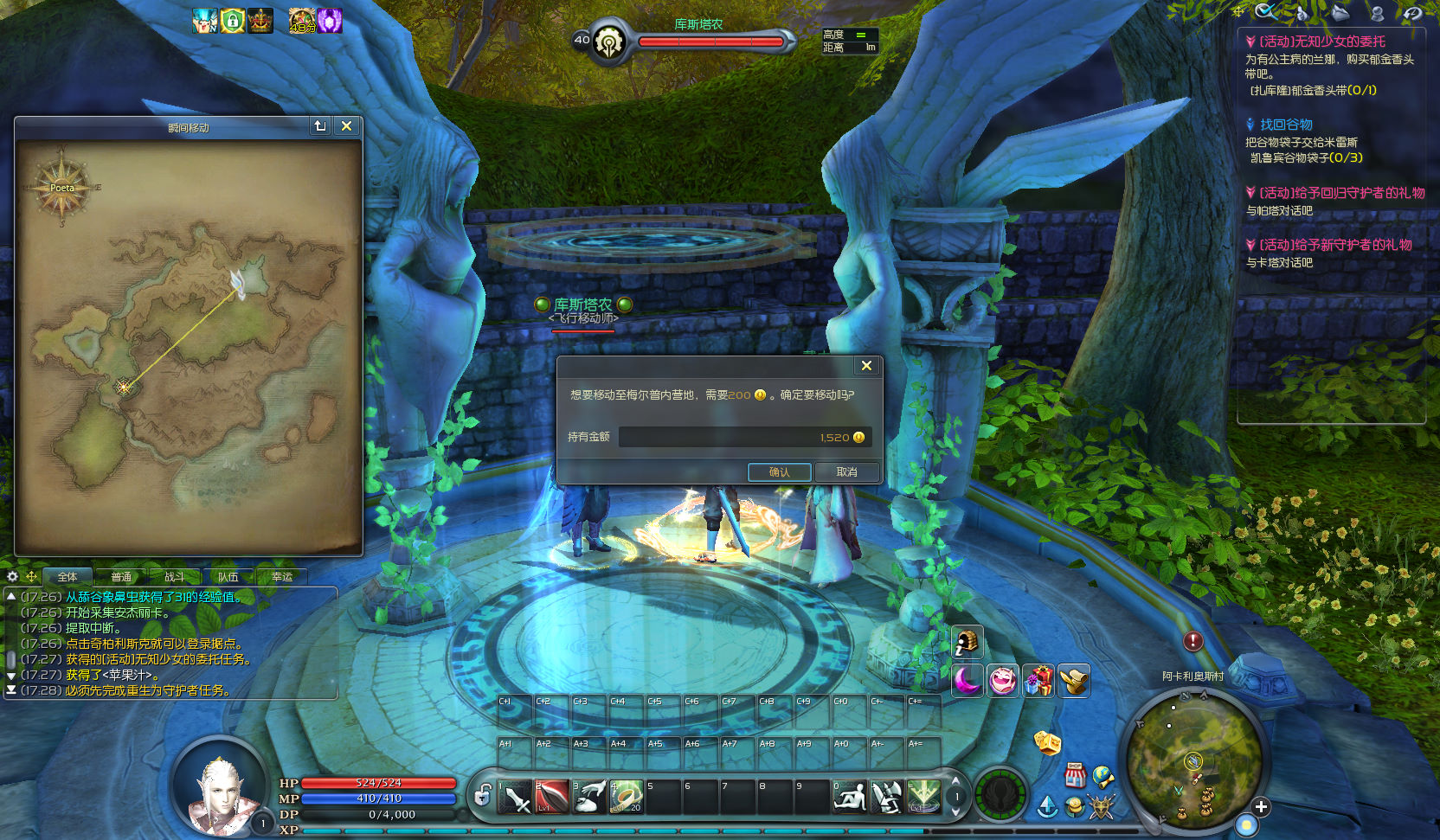Close the teleport confirmation dialog
Viewport: 1440px width, 840px height.
tap(866, 366)
